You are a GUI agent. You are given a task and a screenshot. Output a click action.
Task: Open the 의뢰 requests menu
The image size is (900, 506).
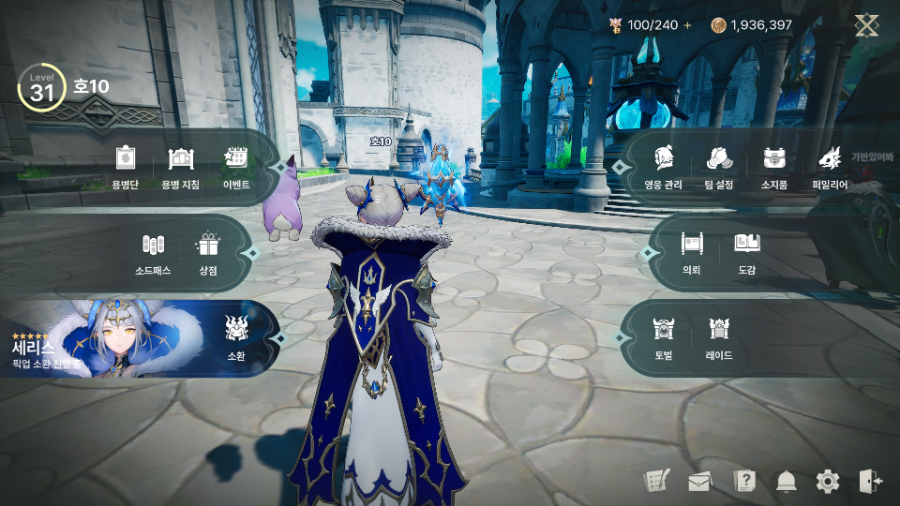click(691, 251)
